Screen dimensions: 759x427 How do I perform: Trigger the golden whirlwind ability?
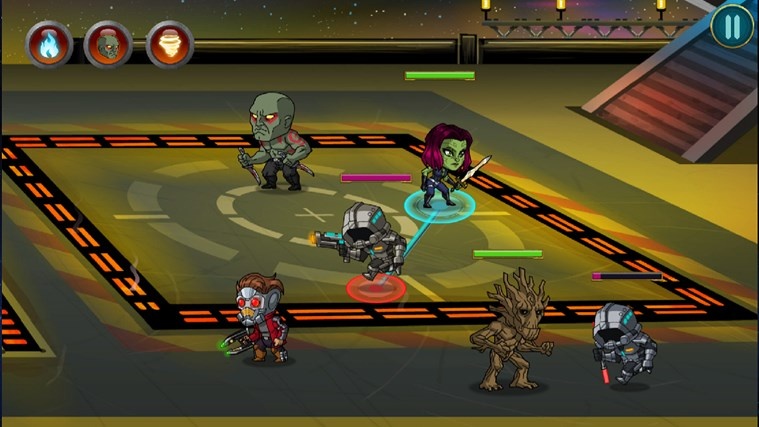coord(169,45)
